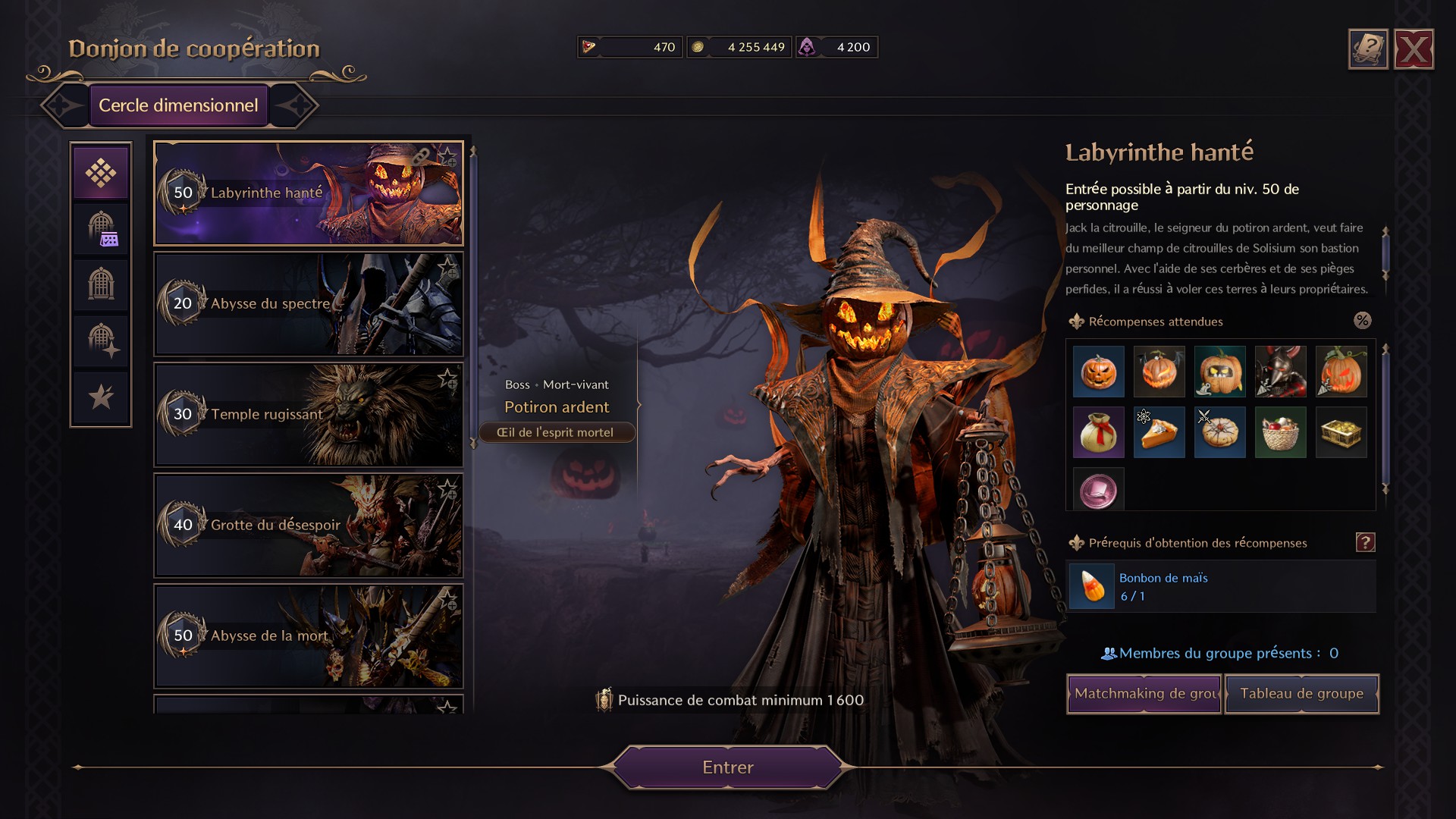
Task: Toggle the percentage icon near Récompenses attendues
Action: [1363, 321]
